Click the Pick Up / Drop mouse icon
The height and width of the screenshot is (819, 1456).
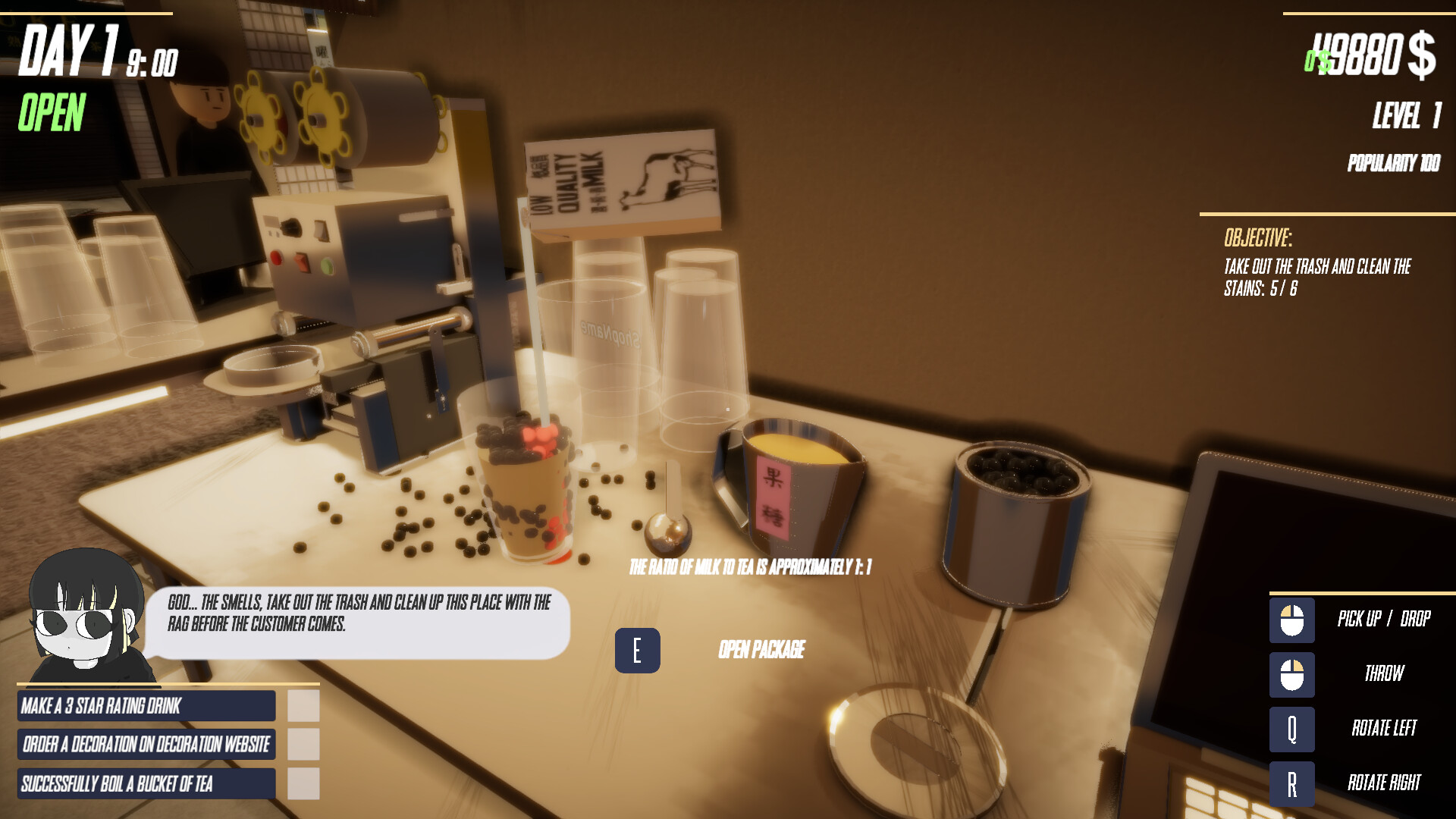[1291, 619]
